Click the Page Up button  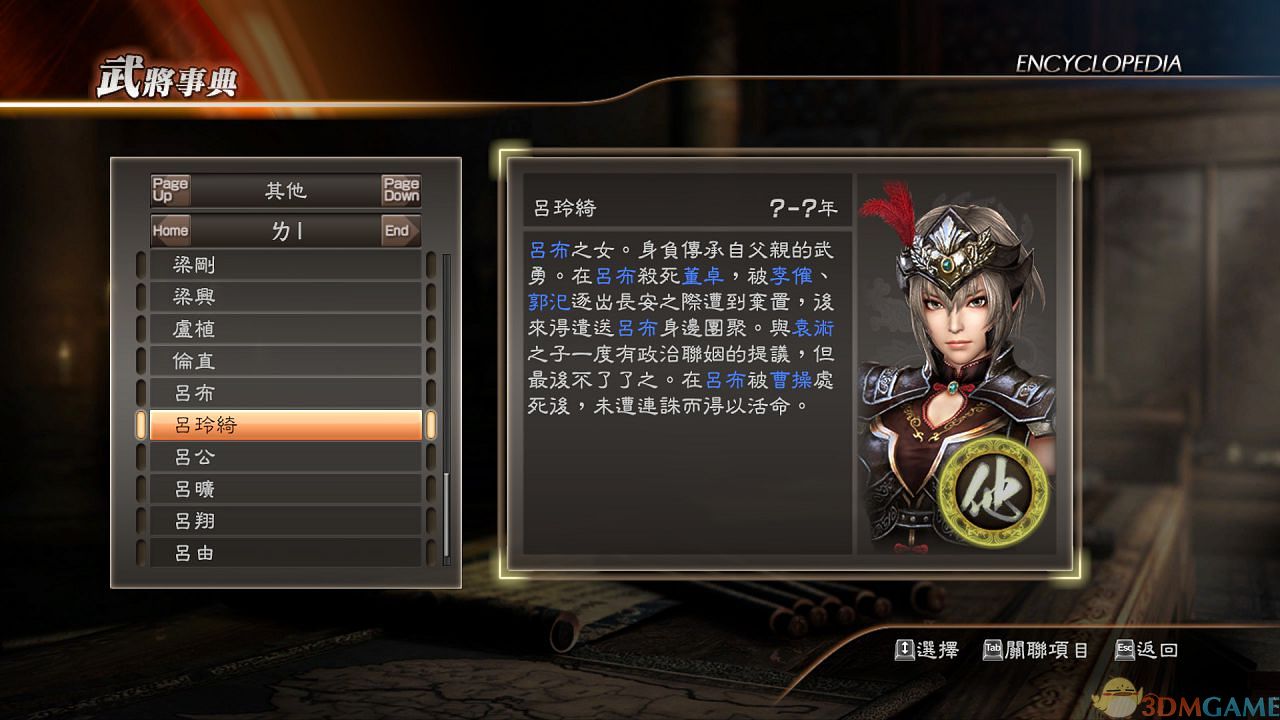(x=170, y=190)
